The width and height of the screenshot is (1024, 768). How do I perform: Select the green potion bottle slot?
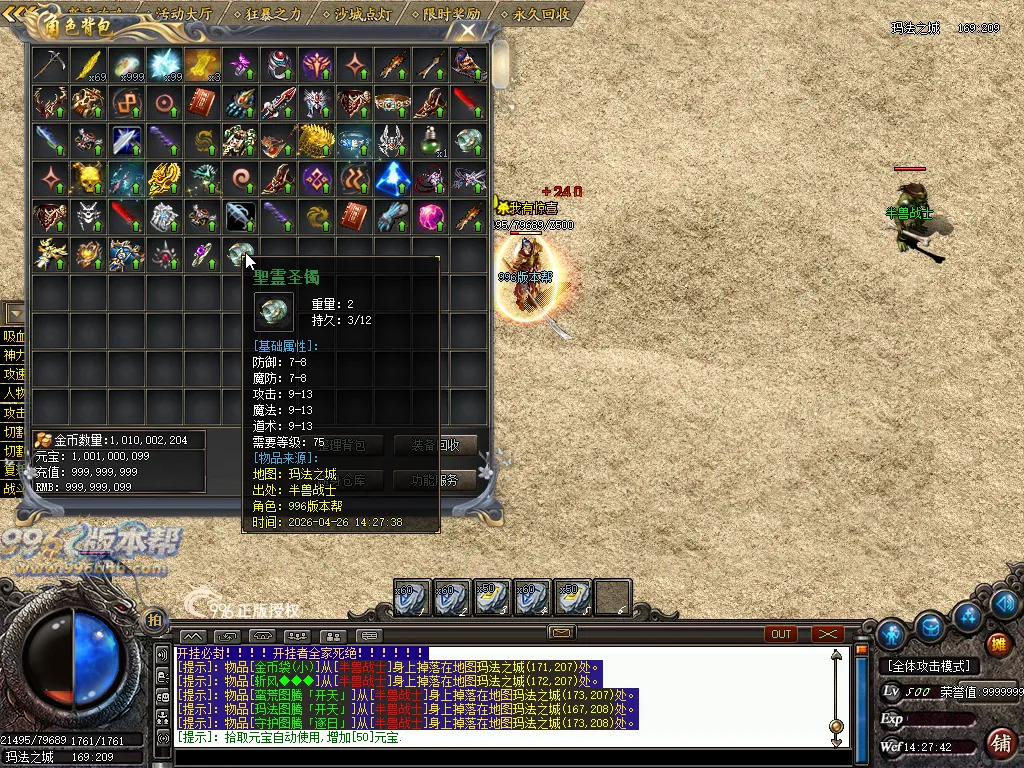[431, 141]
